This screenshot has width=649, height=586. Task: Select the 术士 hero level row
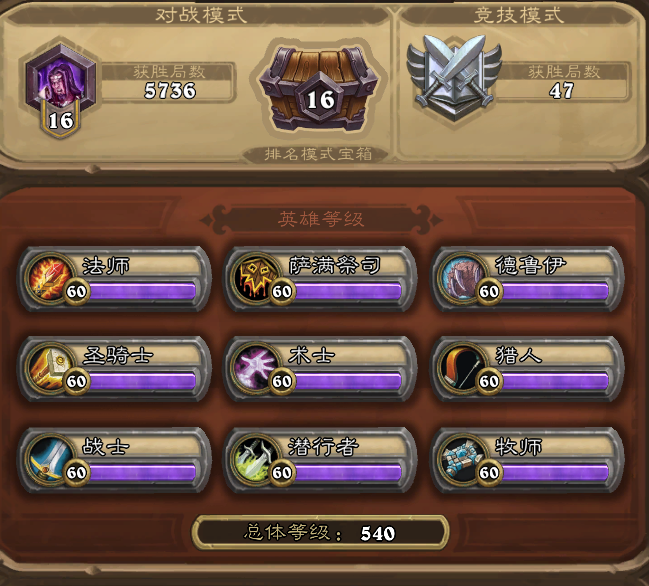pos(320,367)
